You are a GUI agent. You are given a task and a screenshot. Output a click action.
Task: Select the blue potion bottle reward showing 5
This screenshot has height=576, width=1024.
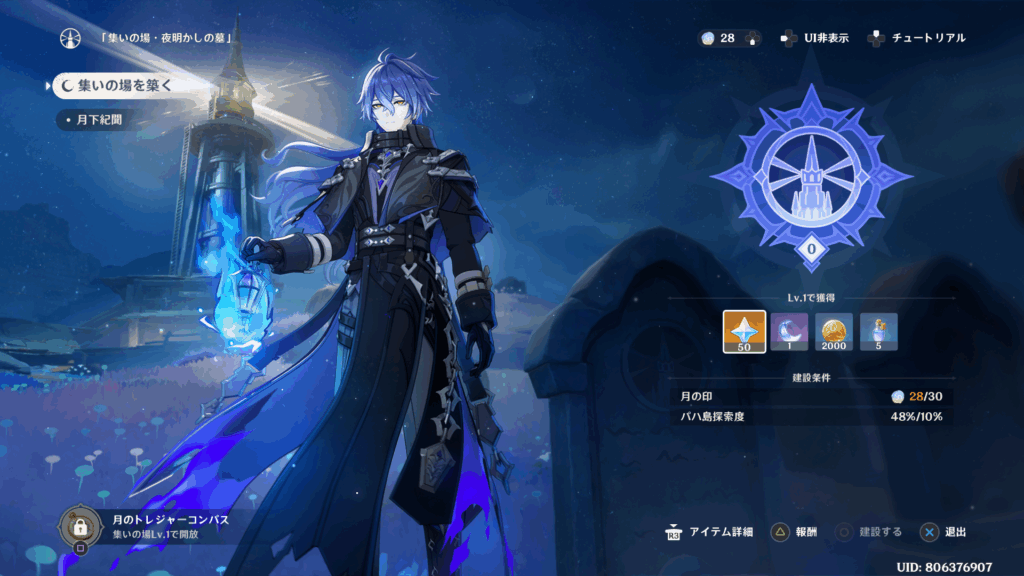(879, 332)
